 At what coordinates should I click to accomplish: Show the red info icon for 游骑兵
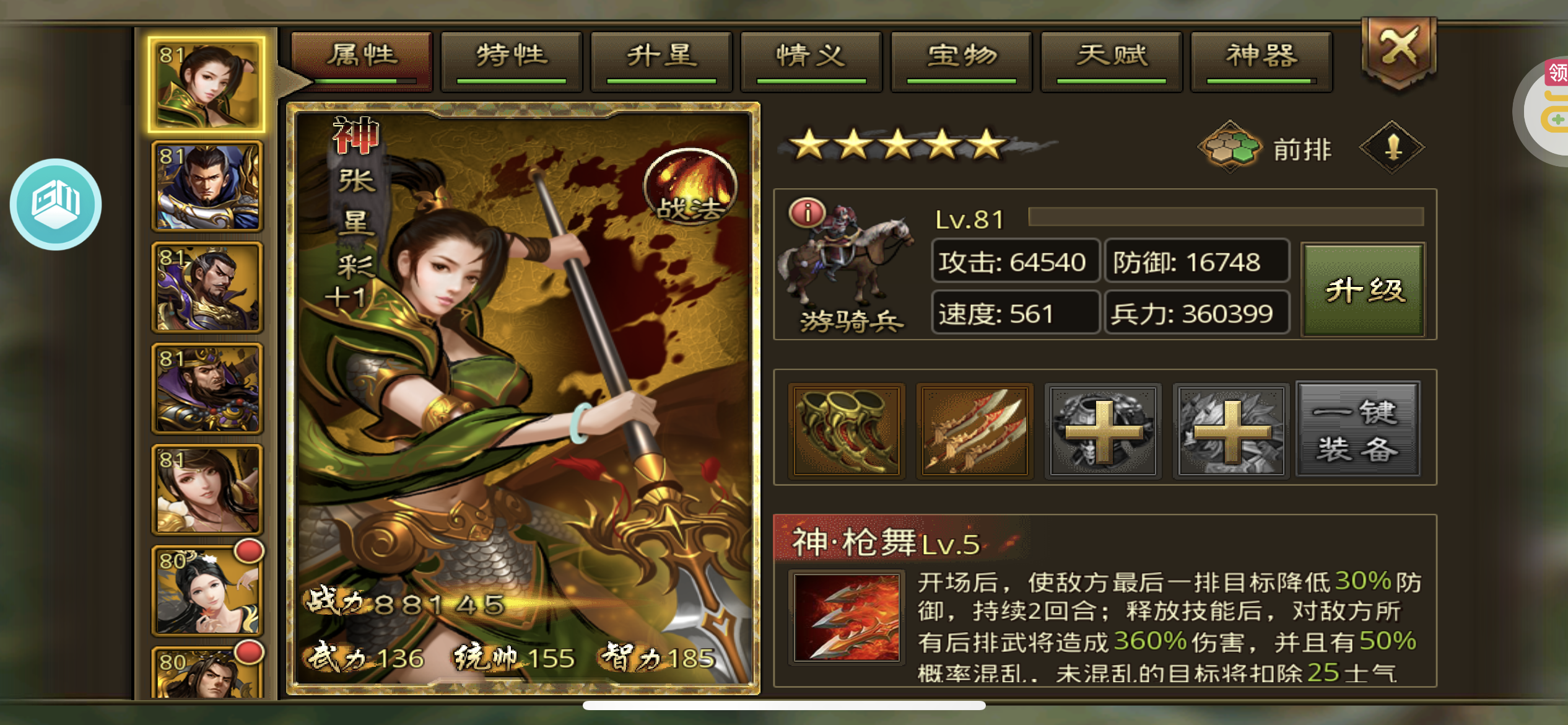[x=807, y=213]
